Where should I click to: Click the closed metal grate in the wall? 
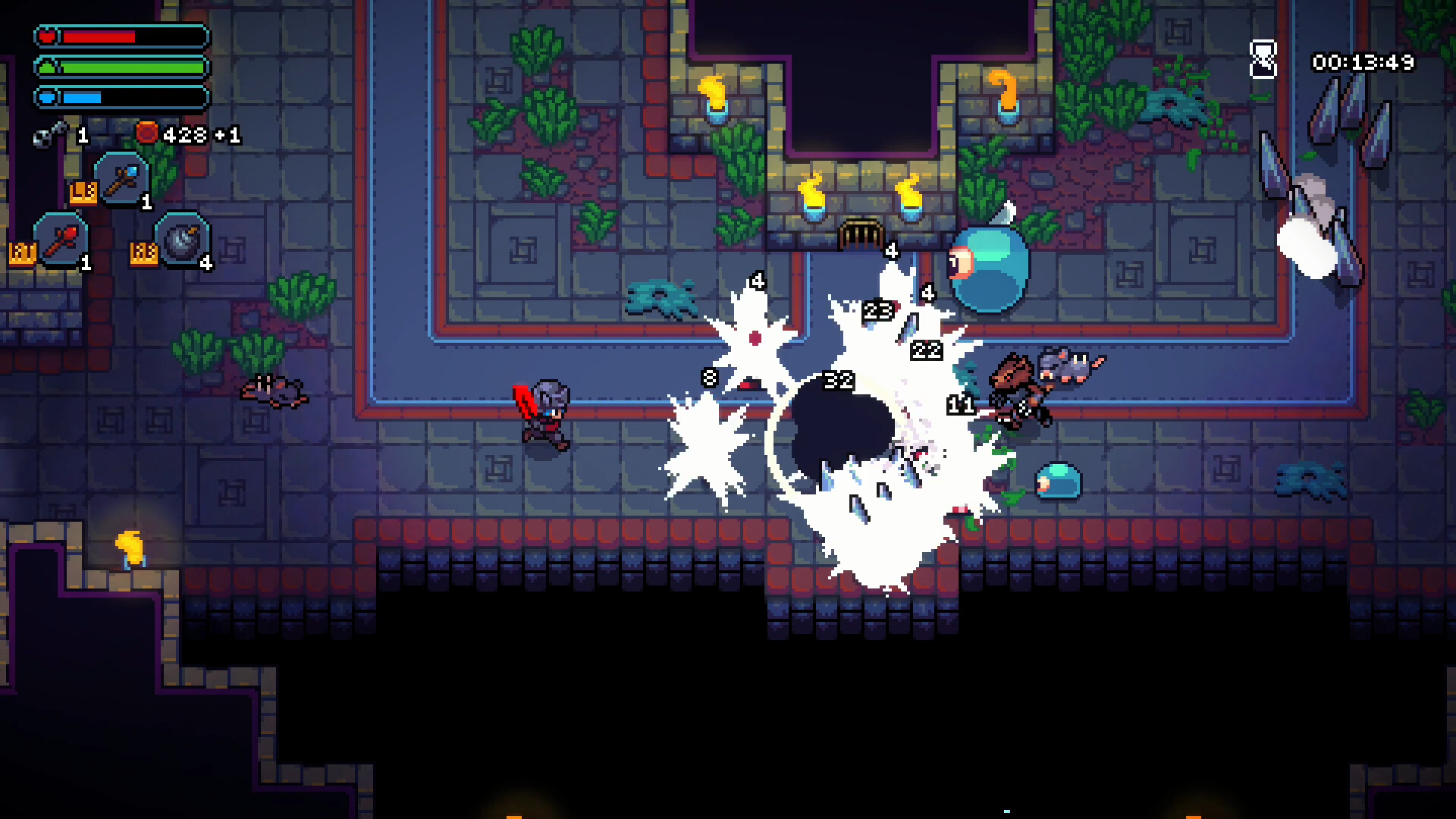pos(861,233)
